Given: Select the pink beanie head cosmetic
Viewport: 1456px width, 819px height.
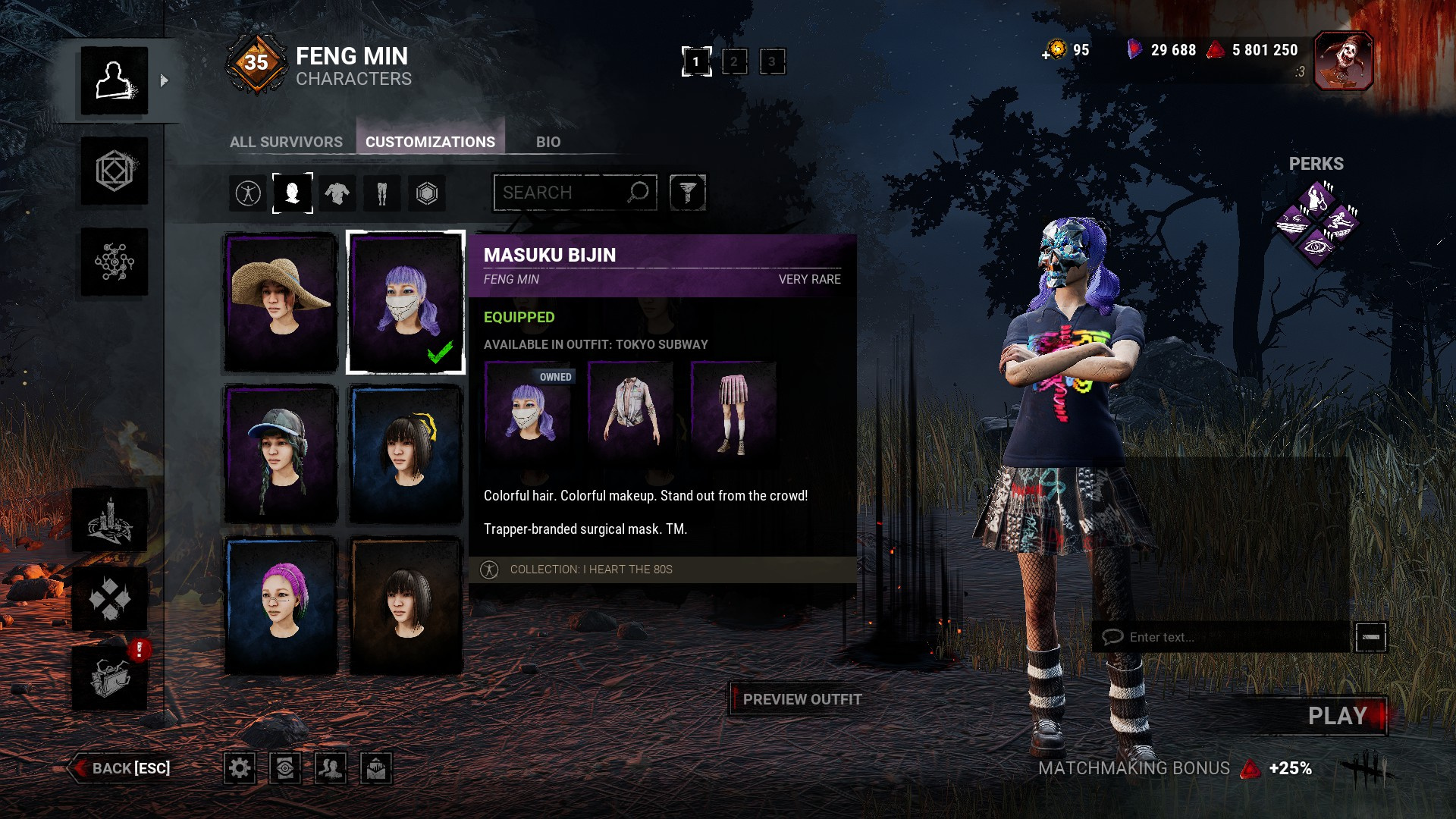Looking at the screenshot, I should pos(281,605).
